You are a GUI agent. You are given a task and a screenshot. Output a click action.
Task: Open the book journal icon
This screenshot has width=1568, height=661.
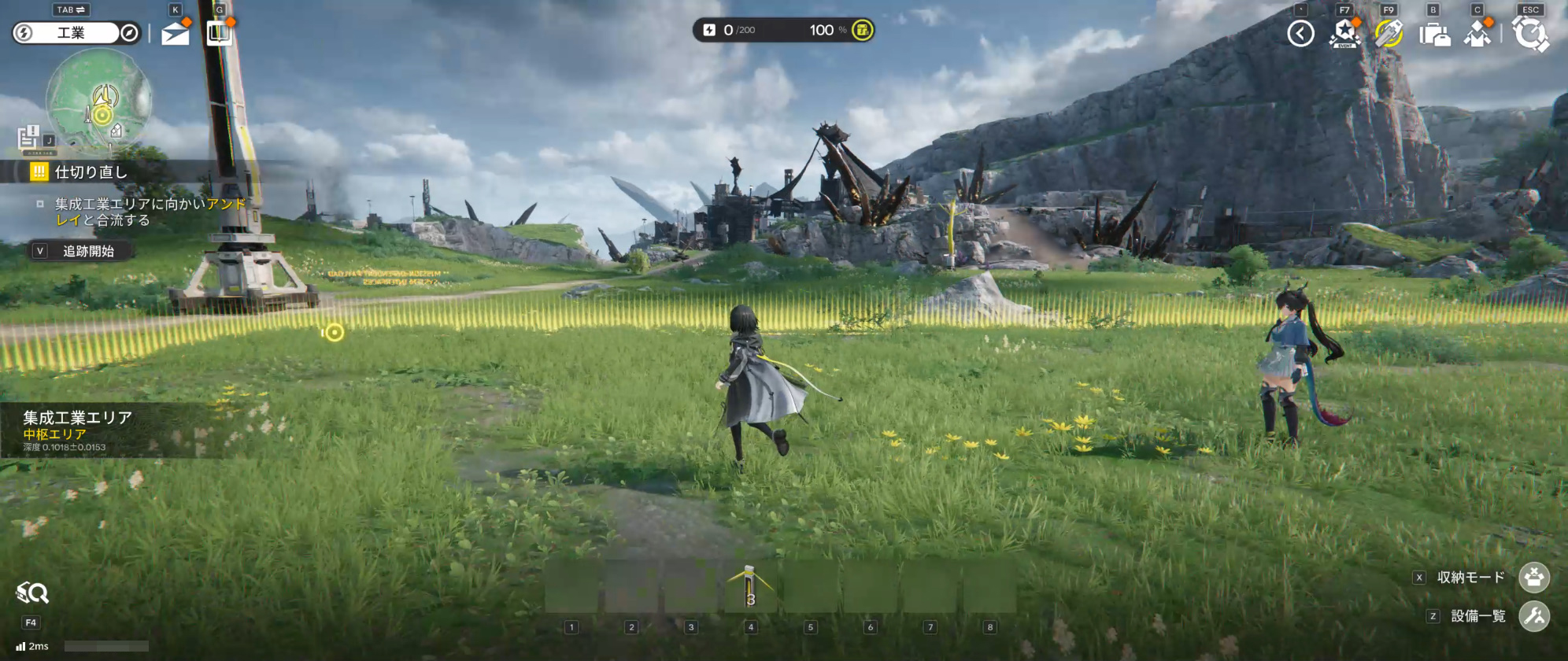click(x=219, y=33)
